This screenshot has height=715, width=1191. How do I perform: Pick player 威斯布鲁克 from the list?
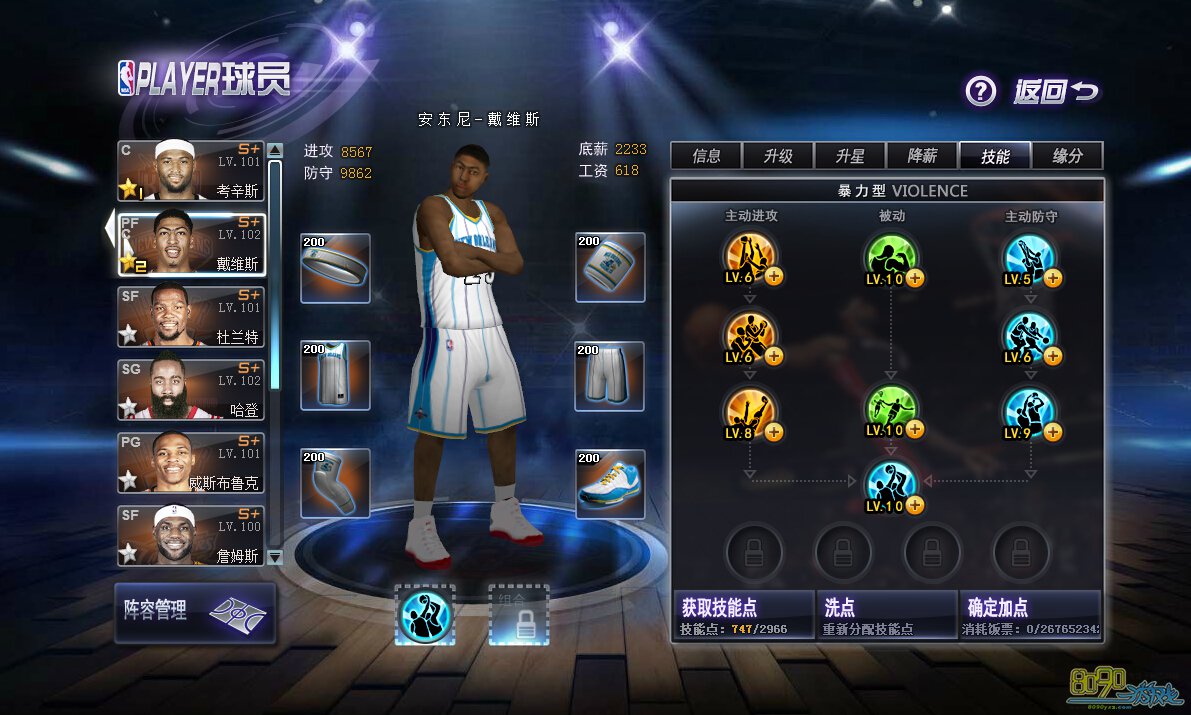191,462
